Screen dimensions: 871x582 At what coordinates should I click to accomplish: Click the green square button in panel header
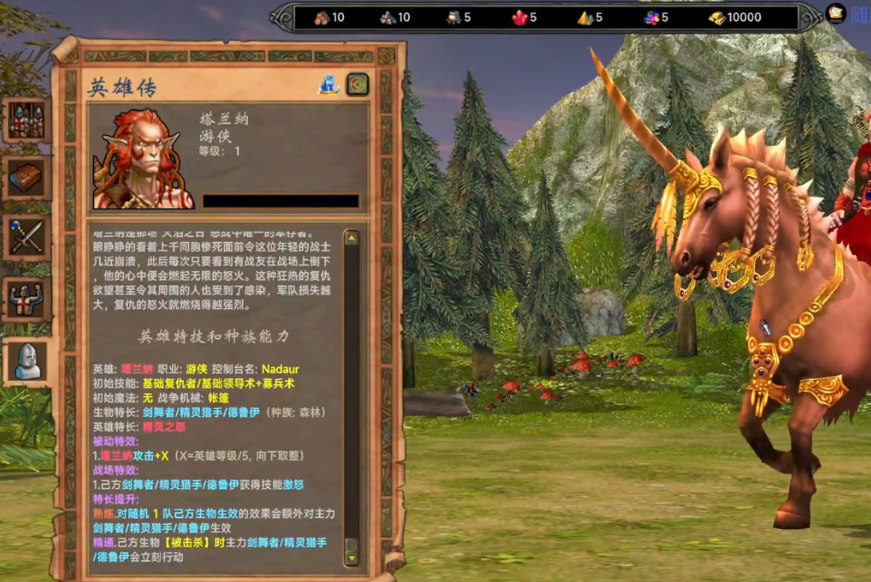(x=358, y=85)
